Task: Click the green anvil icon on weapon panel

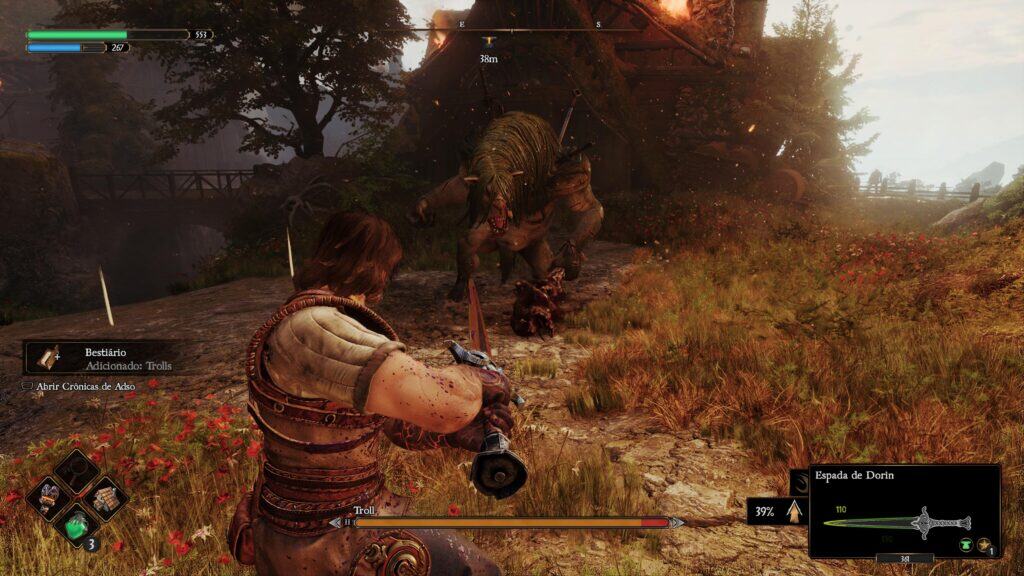Action: pyautogui.click(x=964, y=545)
